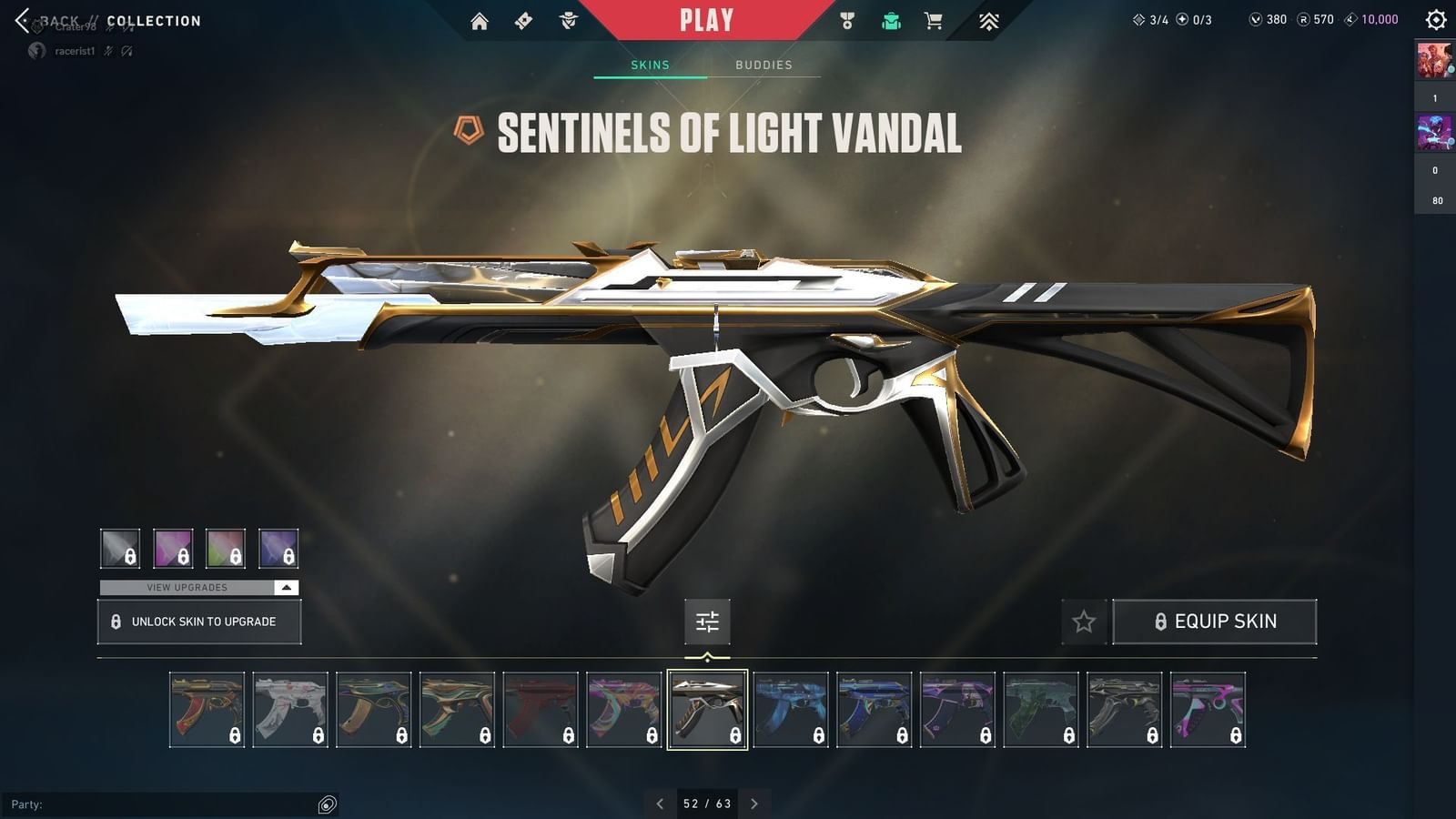Advance to the next skins page arrow
This screenshot has height=819, width=1456.
(754, 804)
